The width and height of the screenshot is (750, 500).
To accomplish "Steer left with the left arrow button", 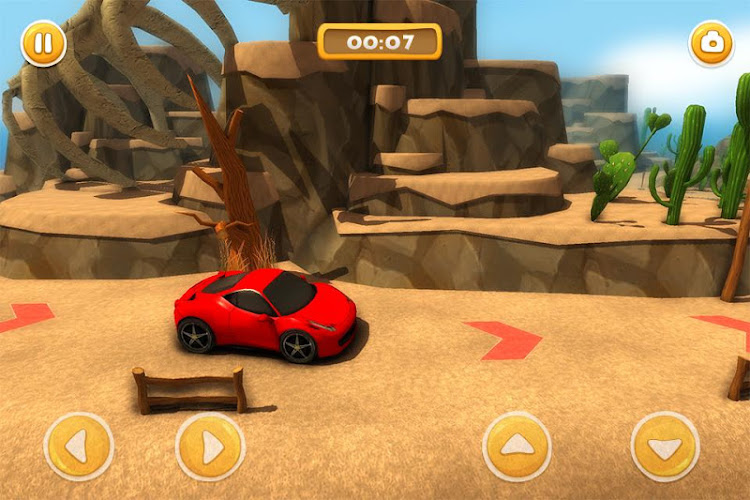I will 79,447.
